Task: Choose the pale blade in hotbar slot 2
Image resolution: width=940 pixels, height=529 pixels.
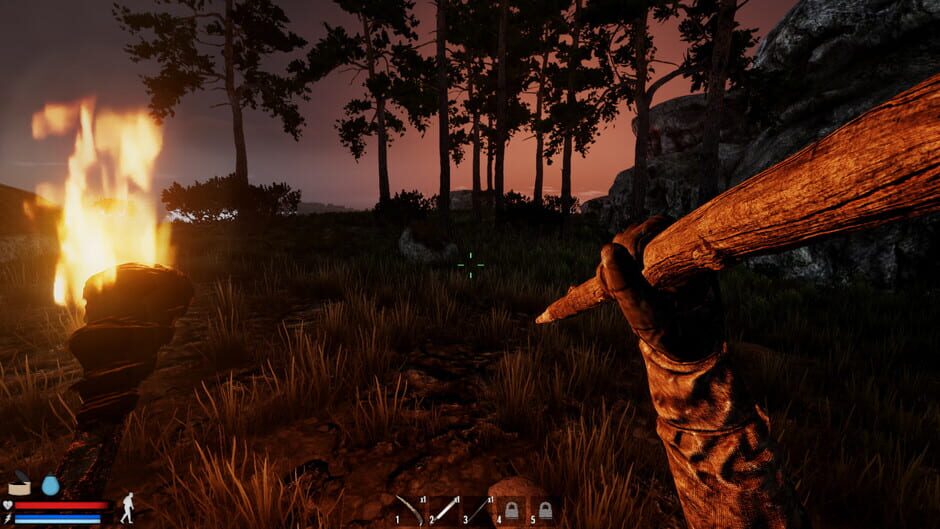Action: [444, 510]
